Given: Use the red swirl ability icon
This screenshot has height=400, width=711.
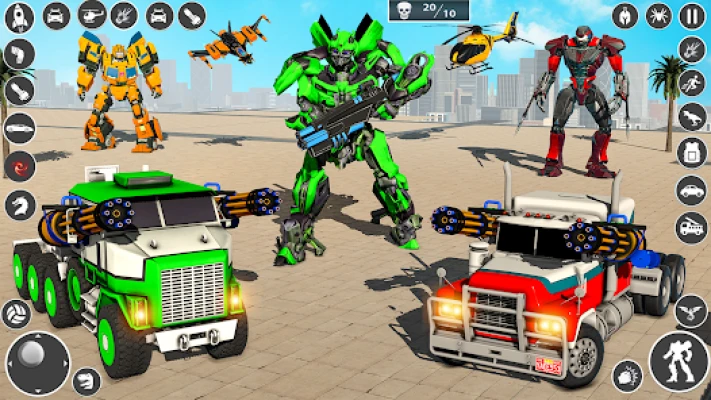Looking at the screenshot, I should pos(20,166).
